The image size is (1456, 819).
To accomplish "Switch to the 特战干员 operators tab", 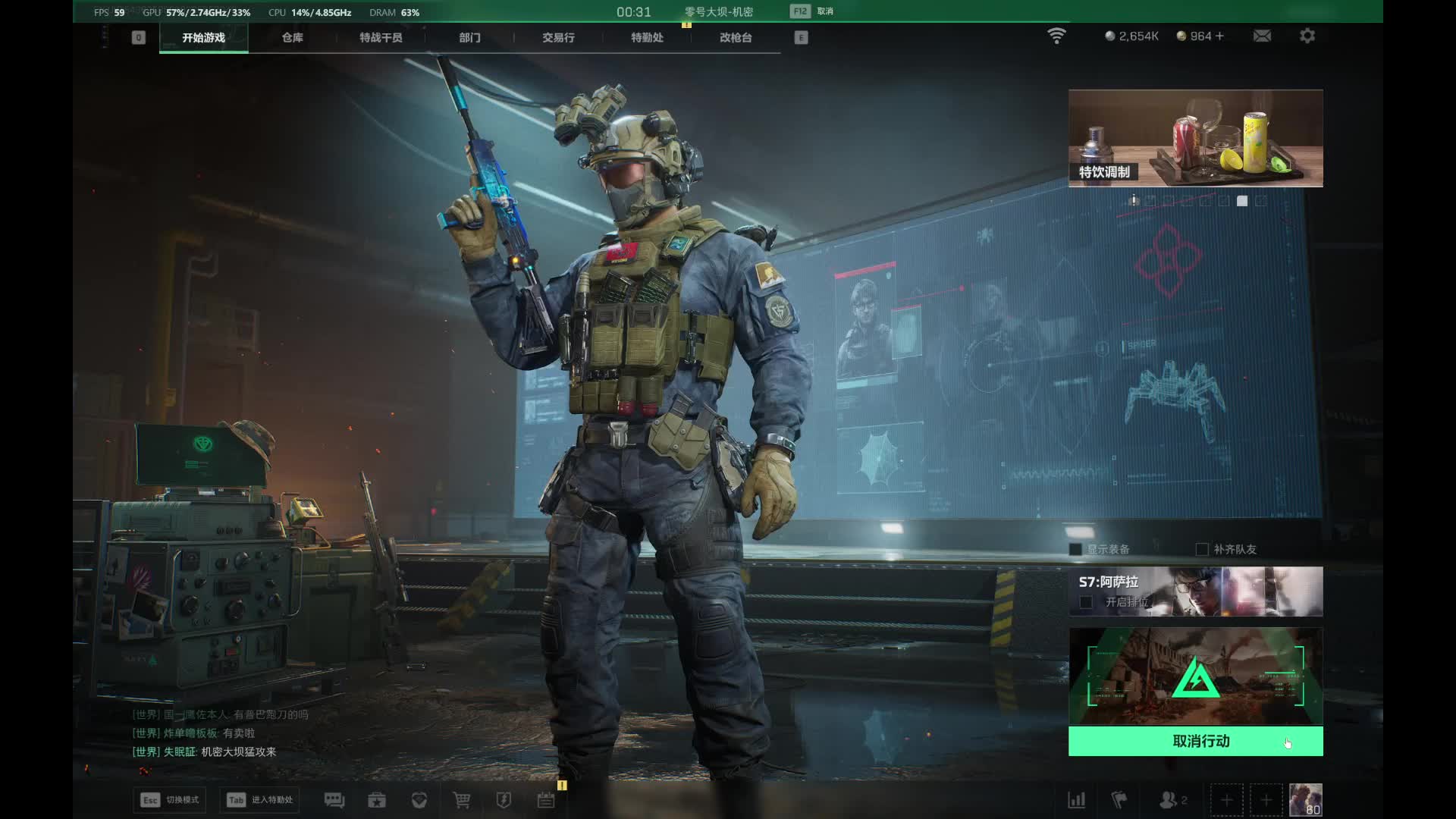I will pos(381,37).
